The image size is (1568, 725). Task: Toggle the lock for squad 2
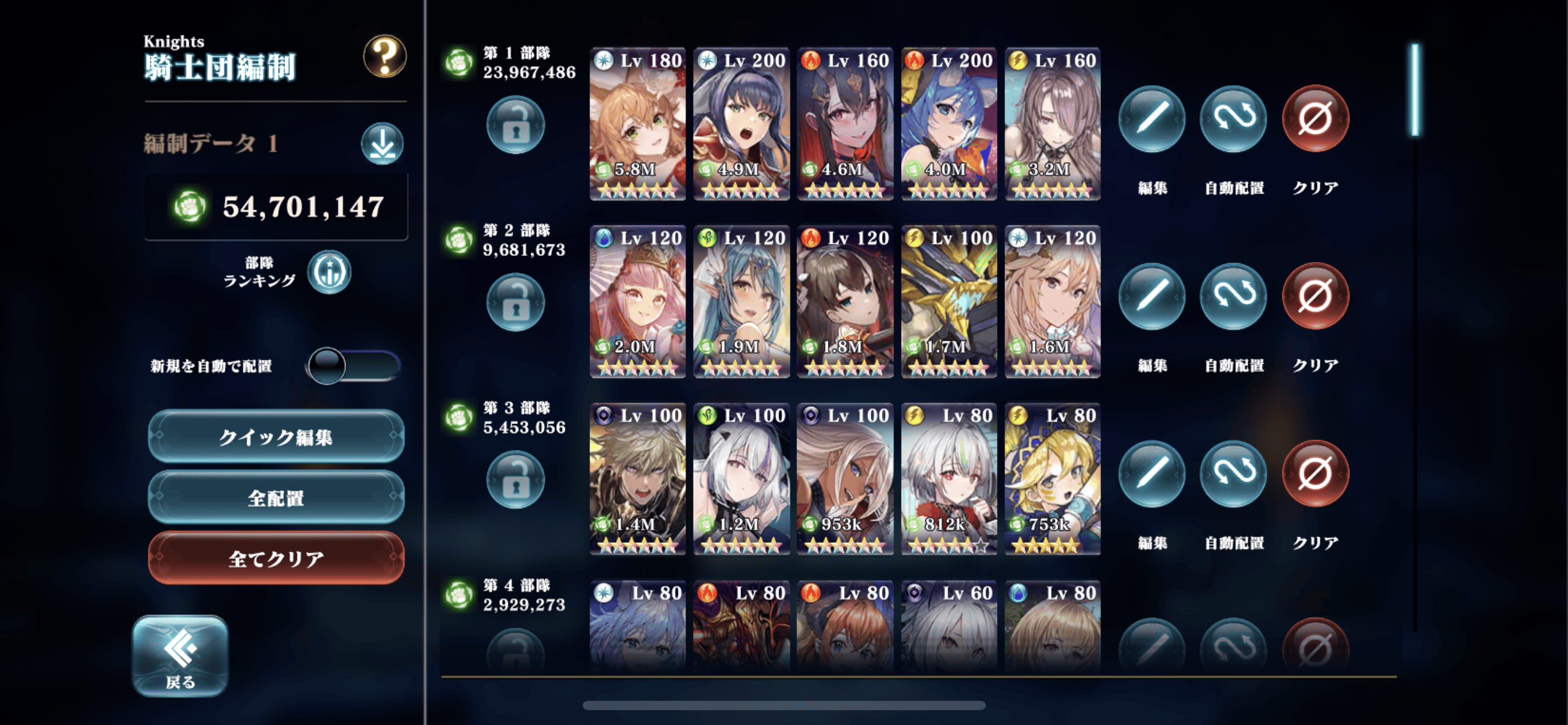pyautogui.click(x=515, y=302)
